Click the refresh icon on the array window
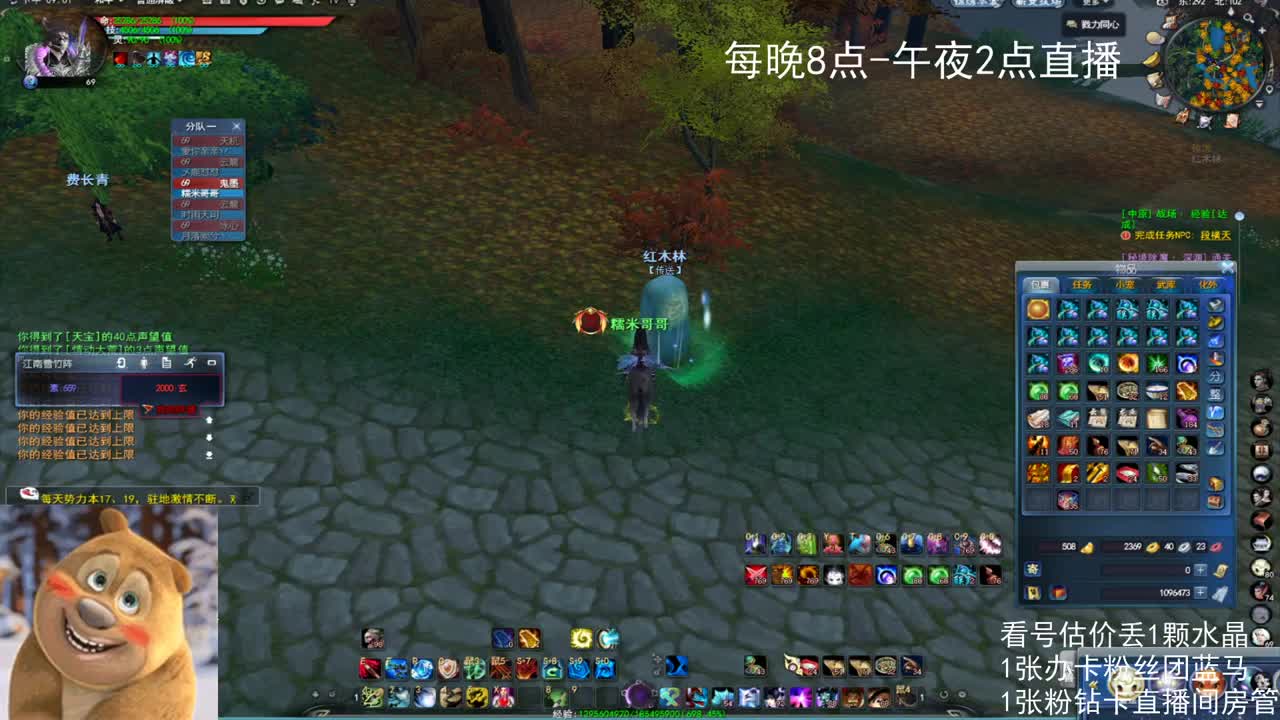Screen dimensions: 1280x720 pyautogui.click(x=121, y=363)
